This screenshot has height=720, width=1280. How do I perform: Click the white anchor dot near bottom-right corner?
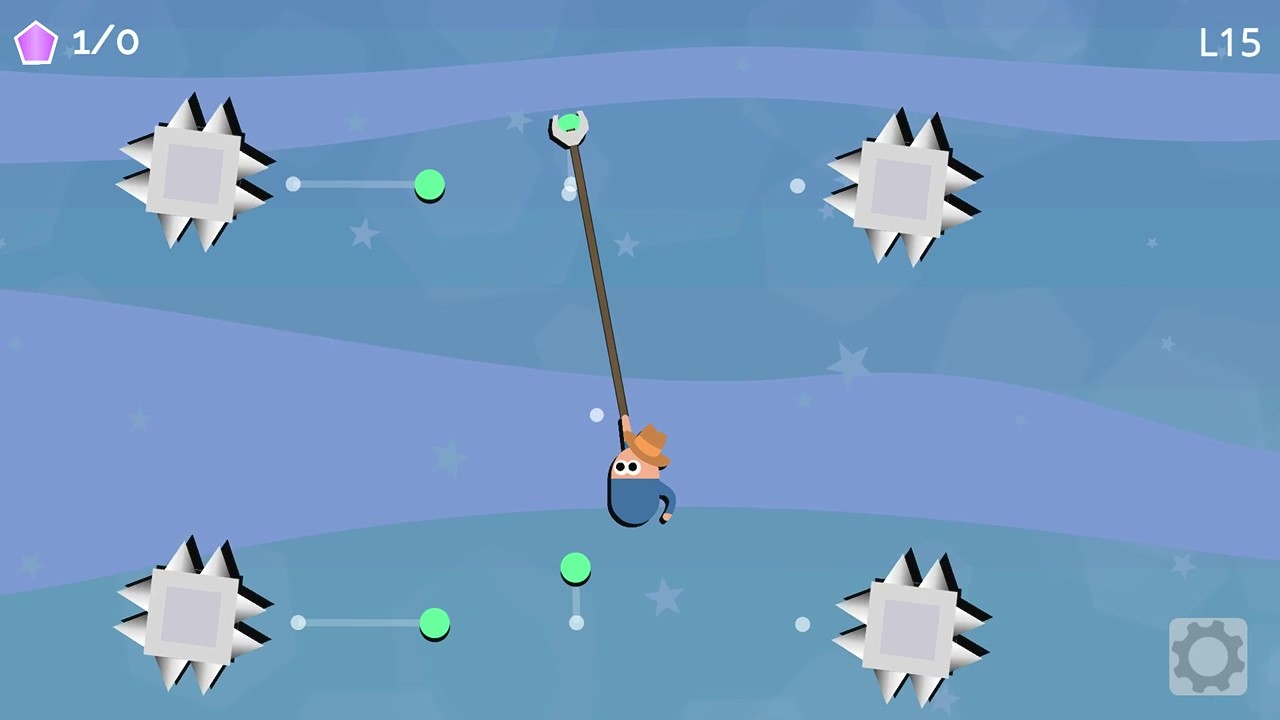coord(803,623)
